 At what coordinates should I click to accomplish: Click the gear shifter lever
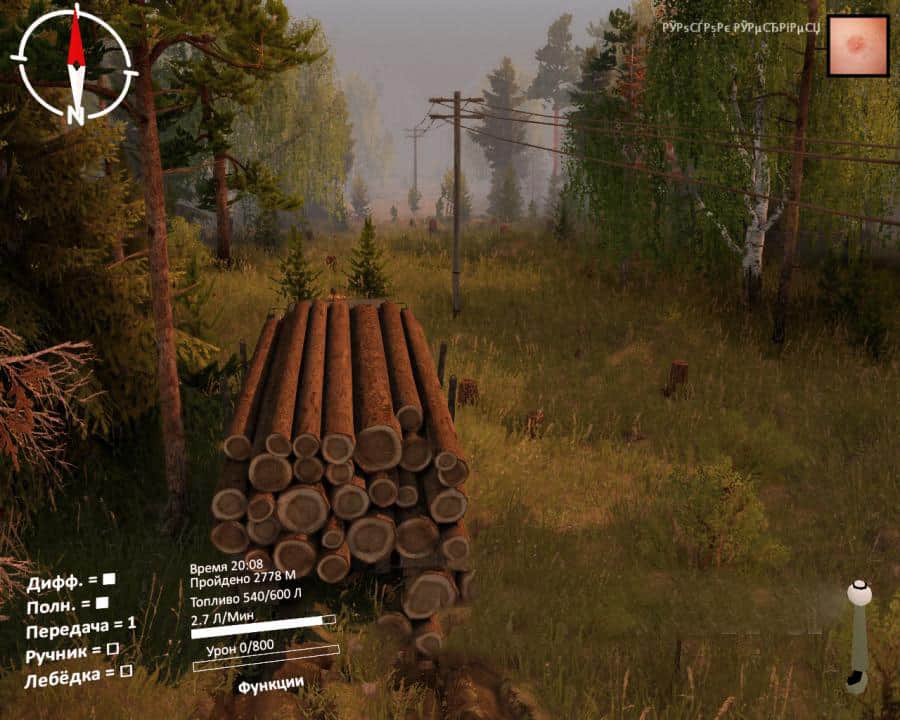[x=858, y=635]
